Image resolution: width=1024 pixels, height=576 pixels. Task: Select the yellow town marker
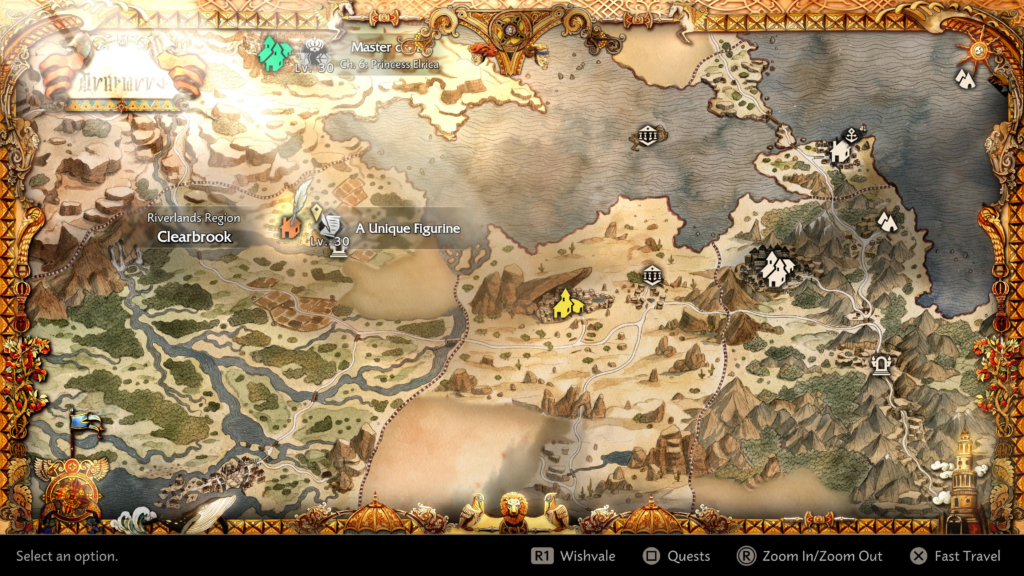coord(566,303)
